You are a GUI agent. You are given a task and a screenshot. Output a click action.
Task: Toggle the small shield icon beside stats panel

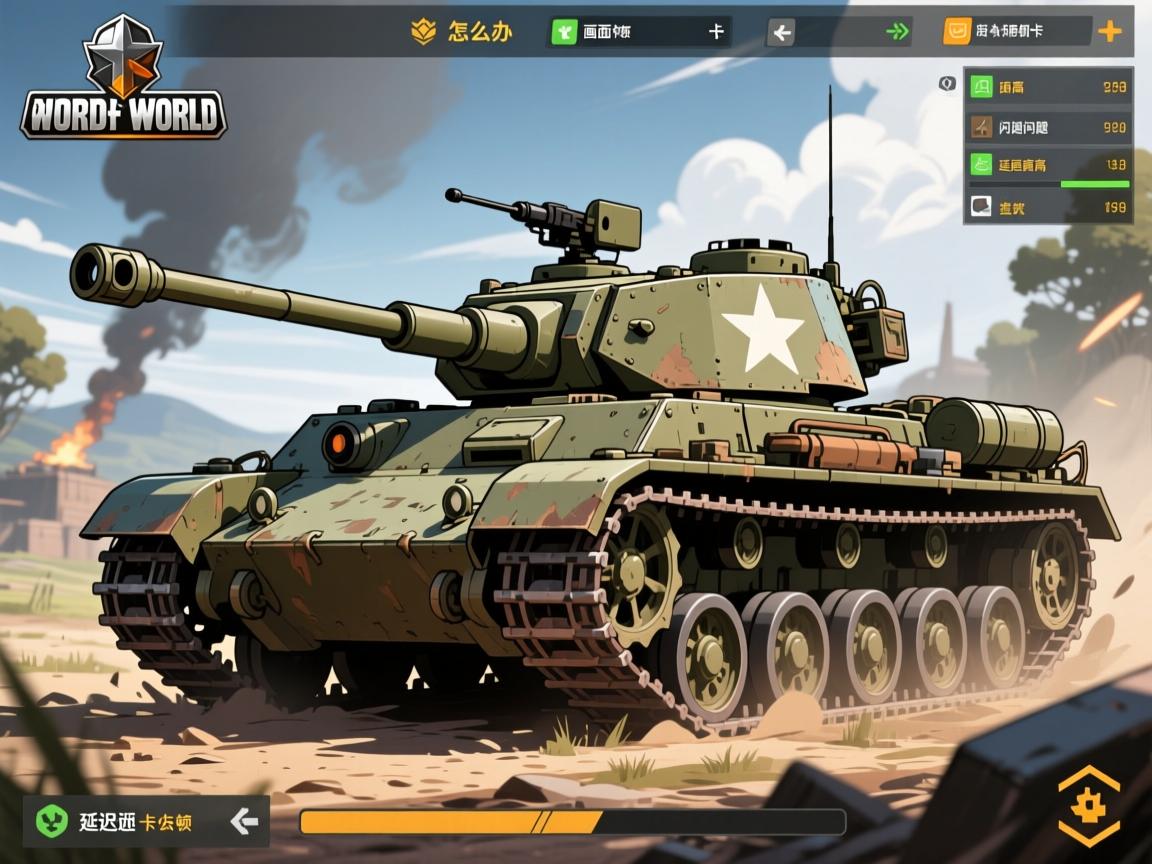(947, 83)
